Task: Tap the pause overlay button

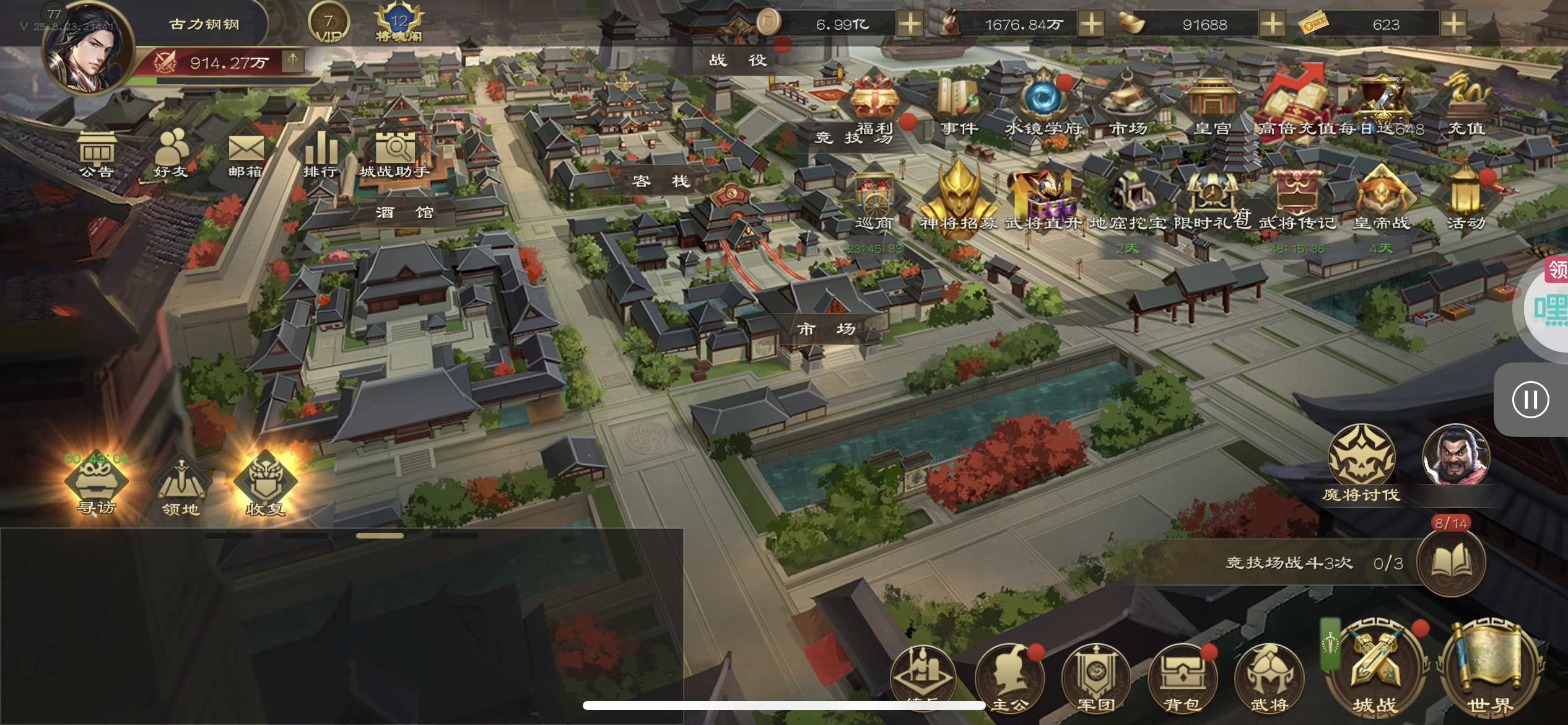Action: click(x=1530, y=400)
